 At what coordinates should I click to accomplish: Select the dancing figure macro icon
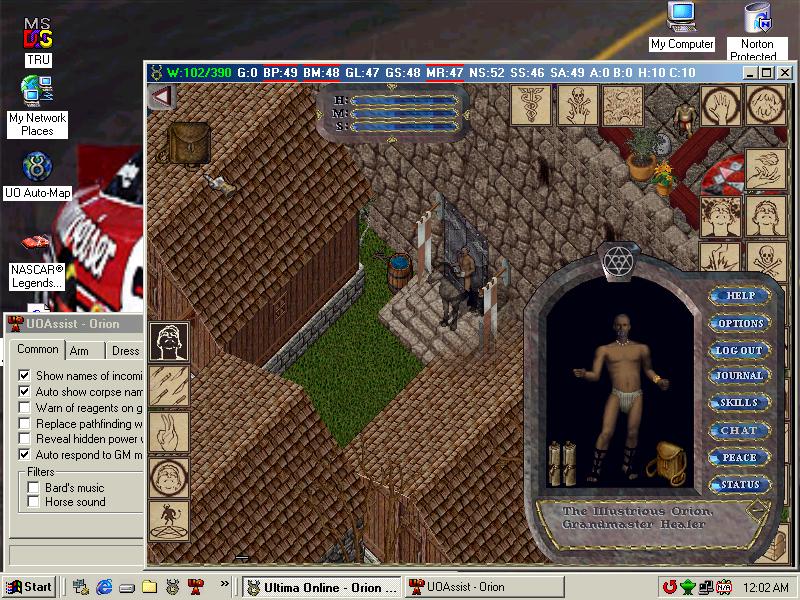[x=169, y=521]
